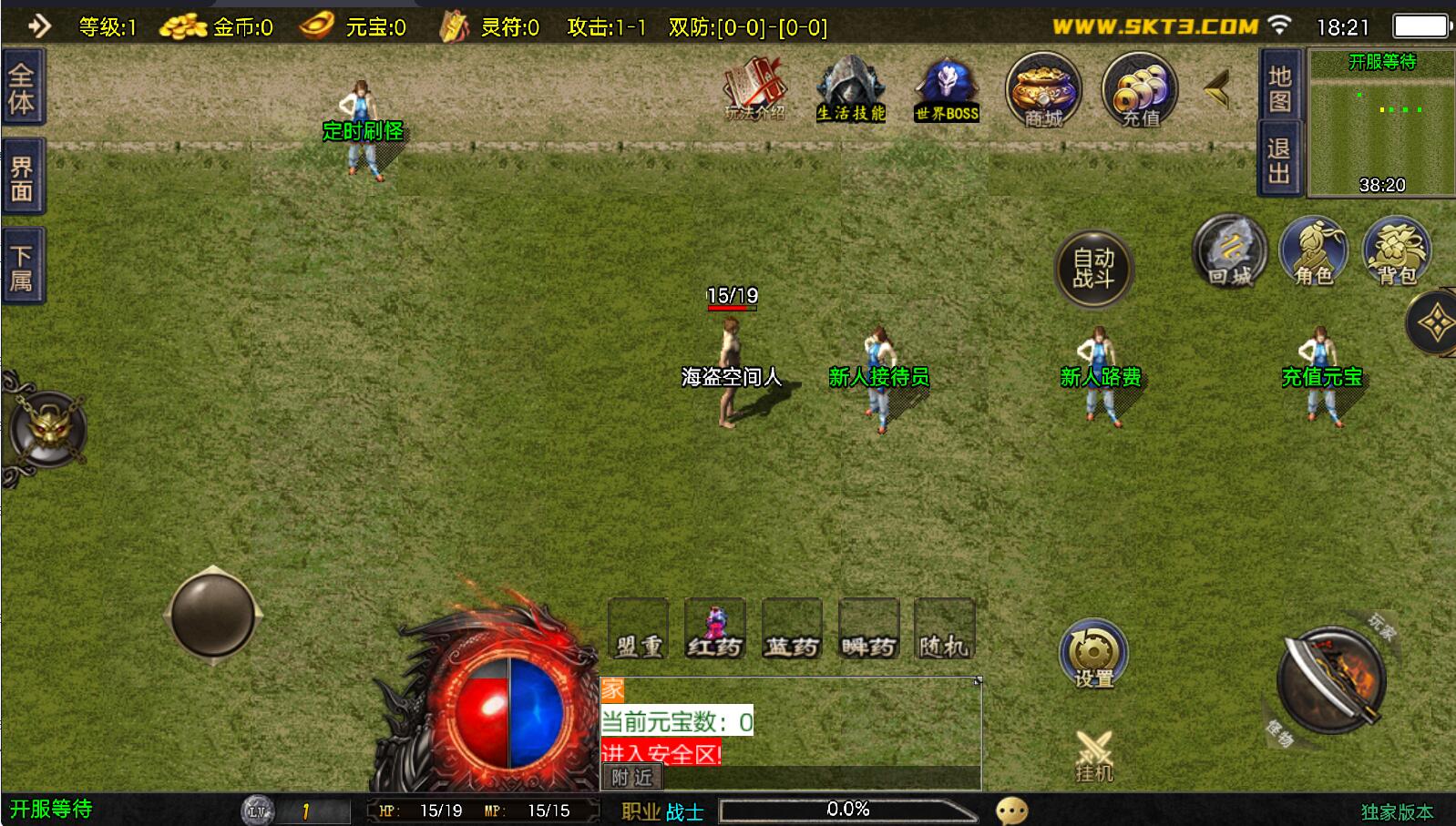Open the 商城 shop icon
This screenshot has height=826, width=1456.
coord(1043,91)
